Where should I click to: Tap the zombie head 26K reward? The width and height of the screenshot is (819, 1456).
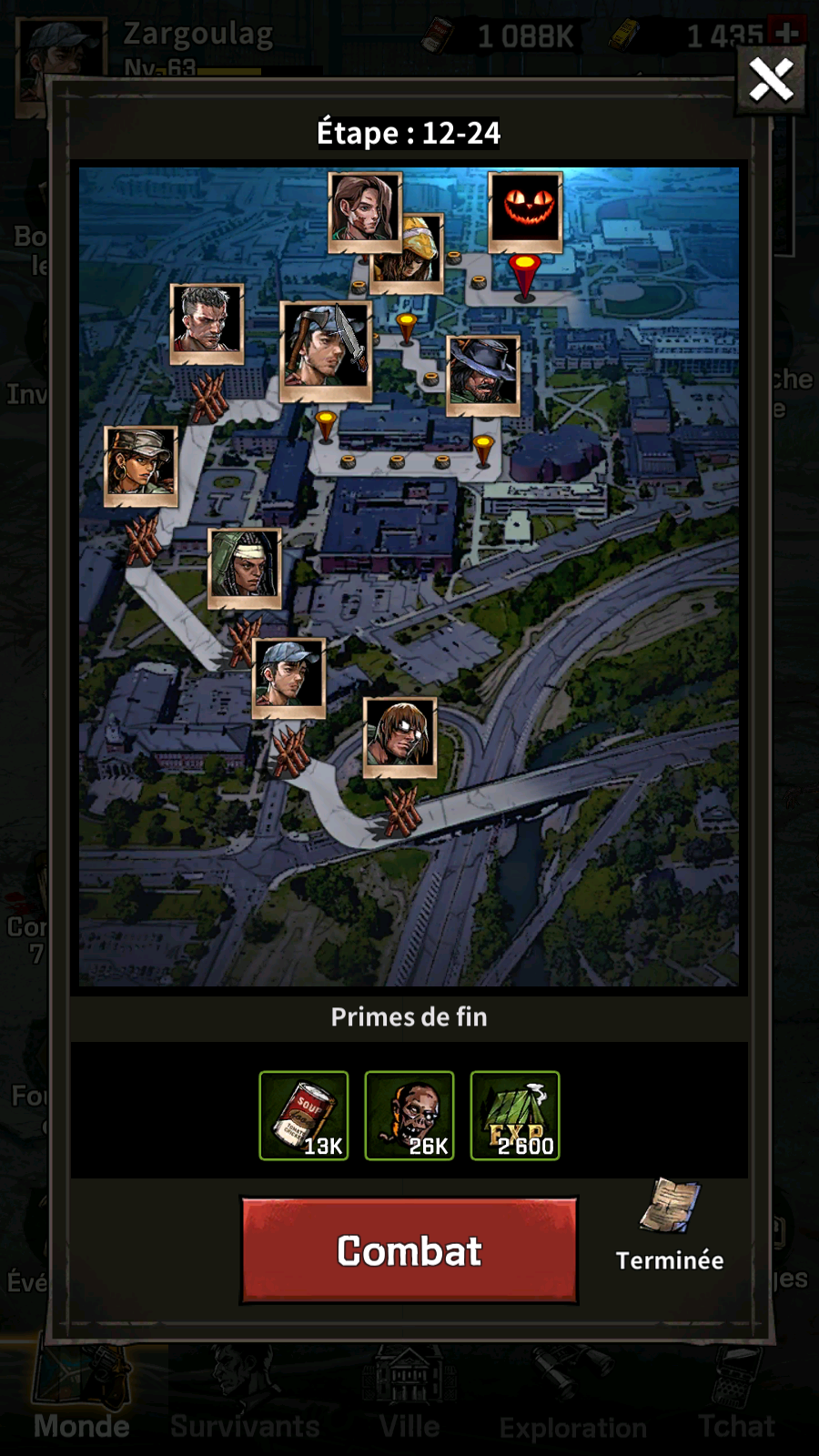click(409, 1116)
